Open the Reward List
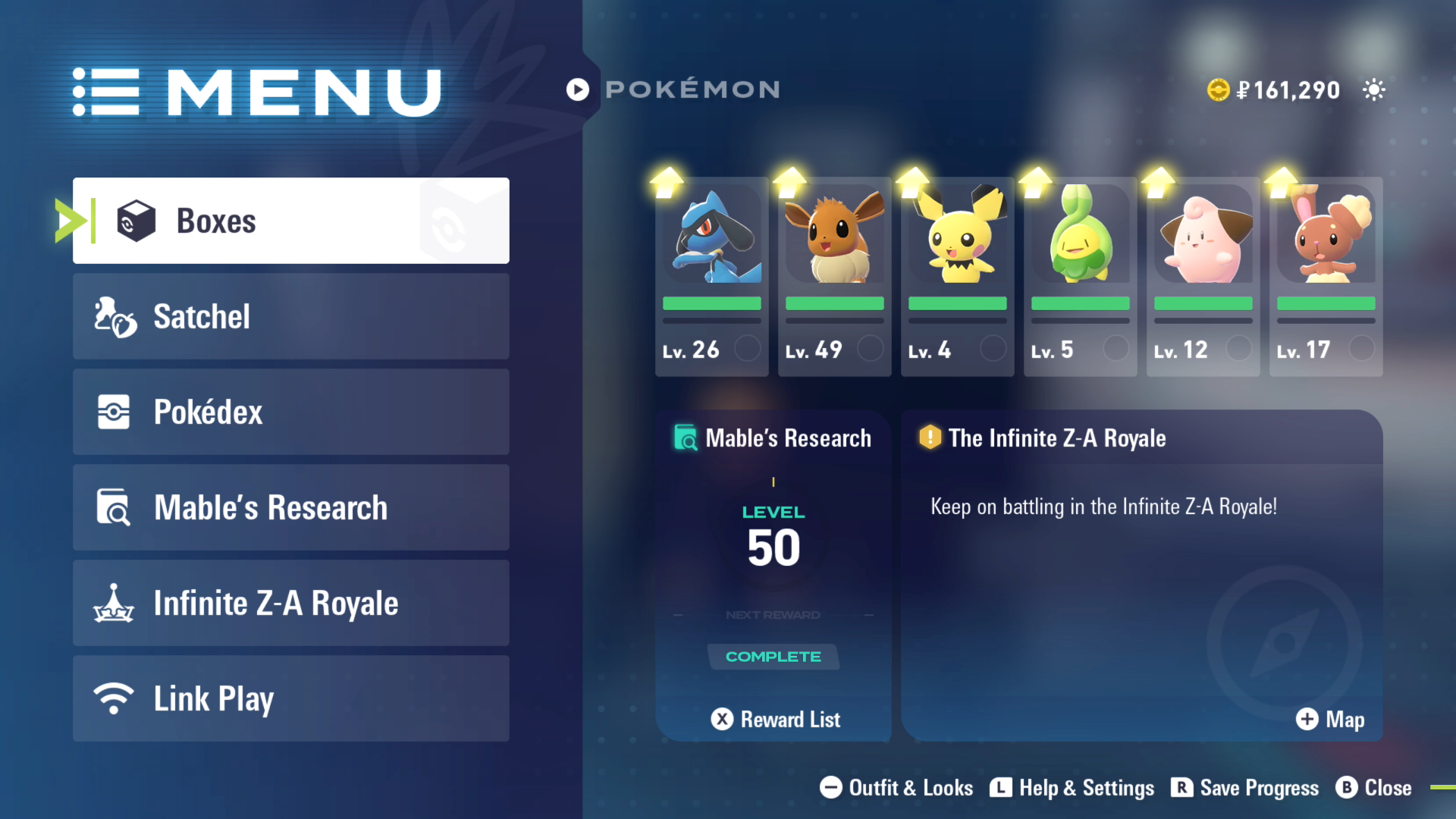This screenshot has width=1456, height=819. click(776, 719)
